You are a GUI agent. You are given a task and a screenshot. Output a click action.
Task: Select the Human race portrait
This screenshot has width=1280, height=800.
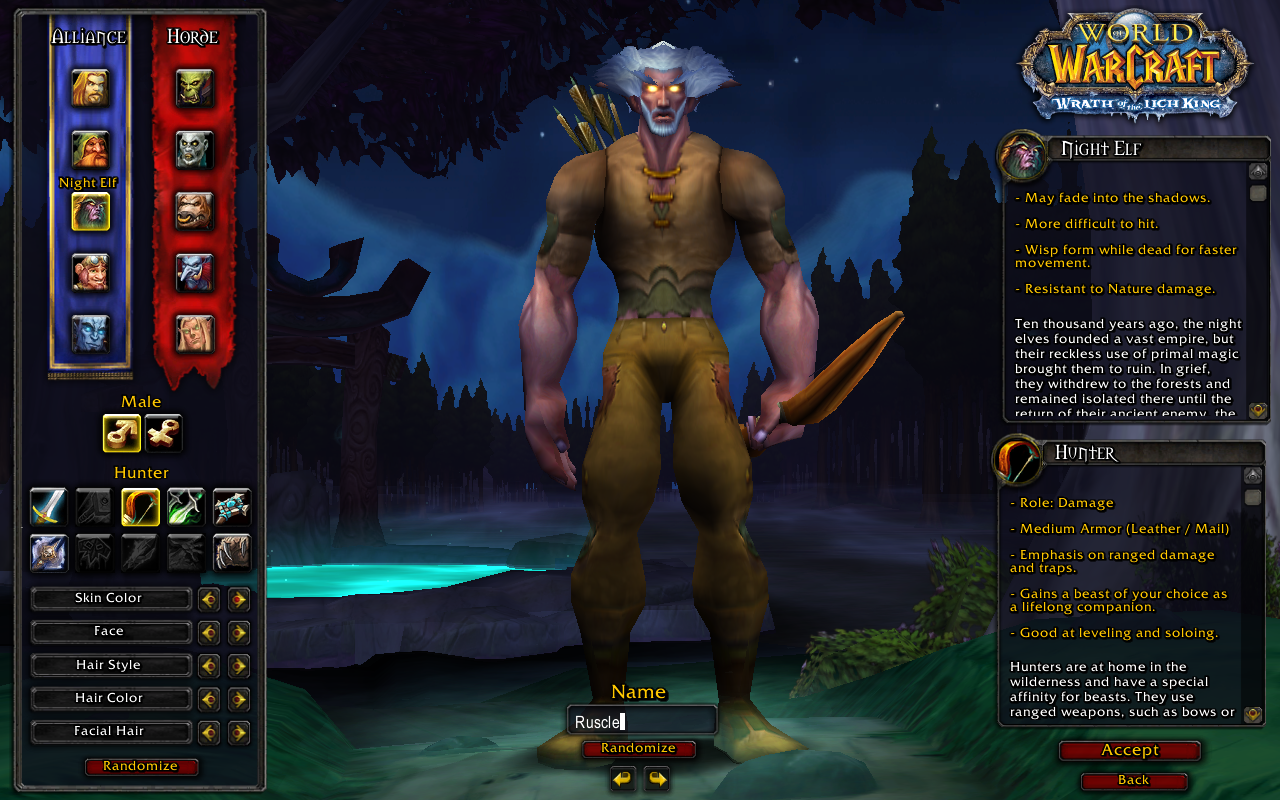90,88
